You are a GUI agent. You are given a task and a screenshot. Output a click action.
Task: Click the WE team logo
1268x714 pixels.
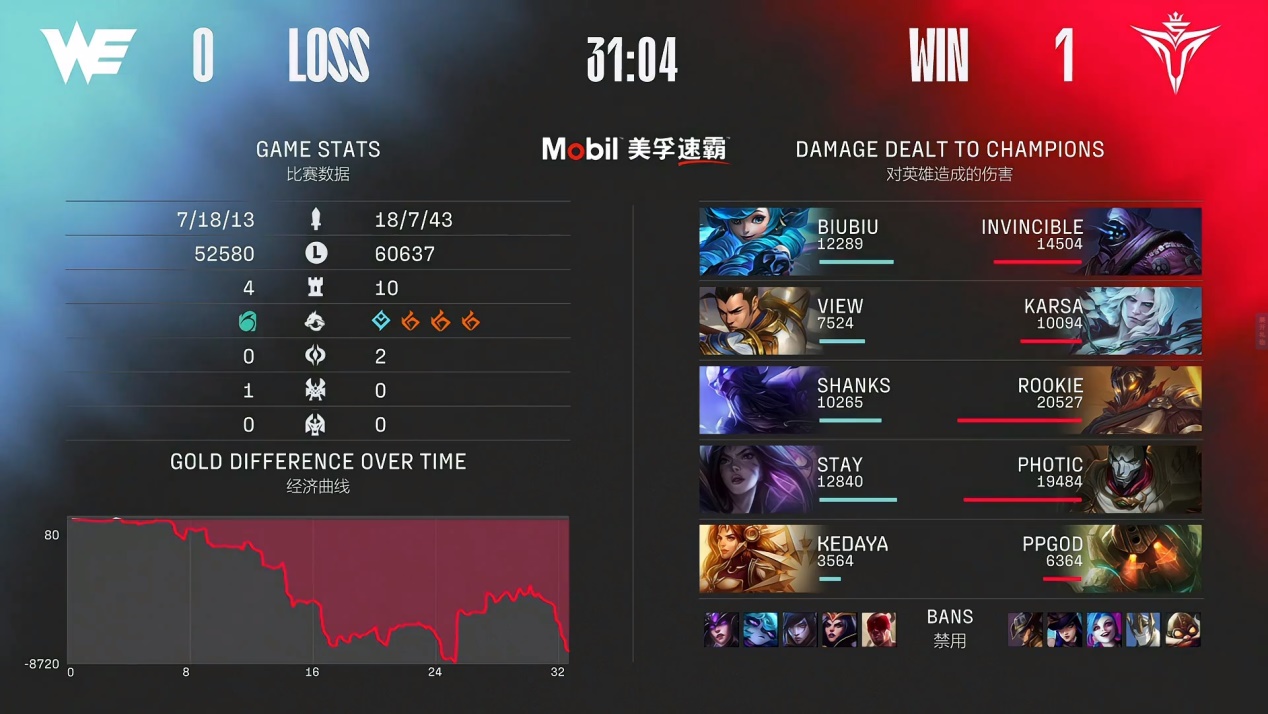coord(88,53)
